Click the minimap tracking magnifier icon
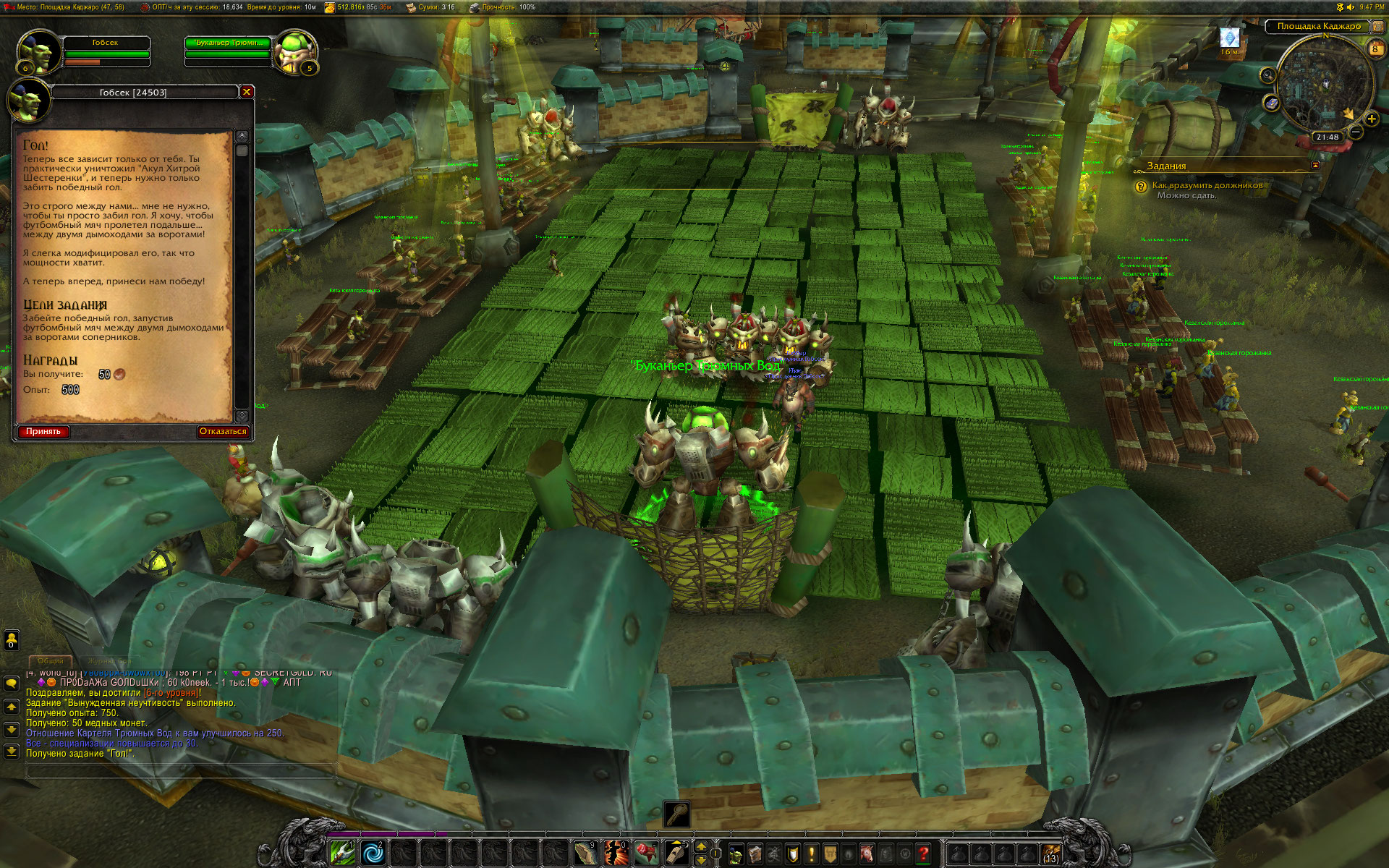This screenshot has height=868, width=1389. click(x=1267, y=75)
